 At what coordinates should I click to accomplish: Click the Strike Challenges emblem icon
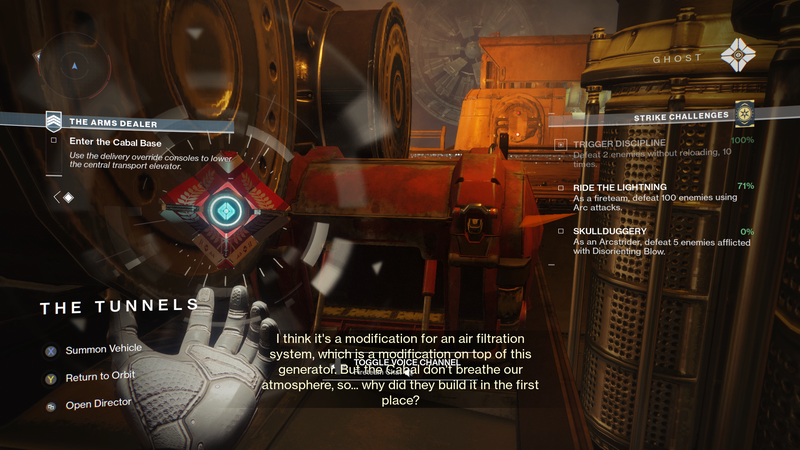coord(744,115)
